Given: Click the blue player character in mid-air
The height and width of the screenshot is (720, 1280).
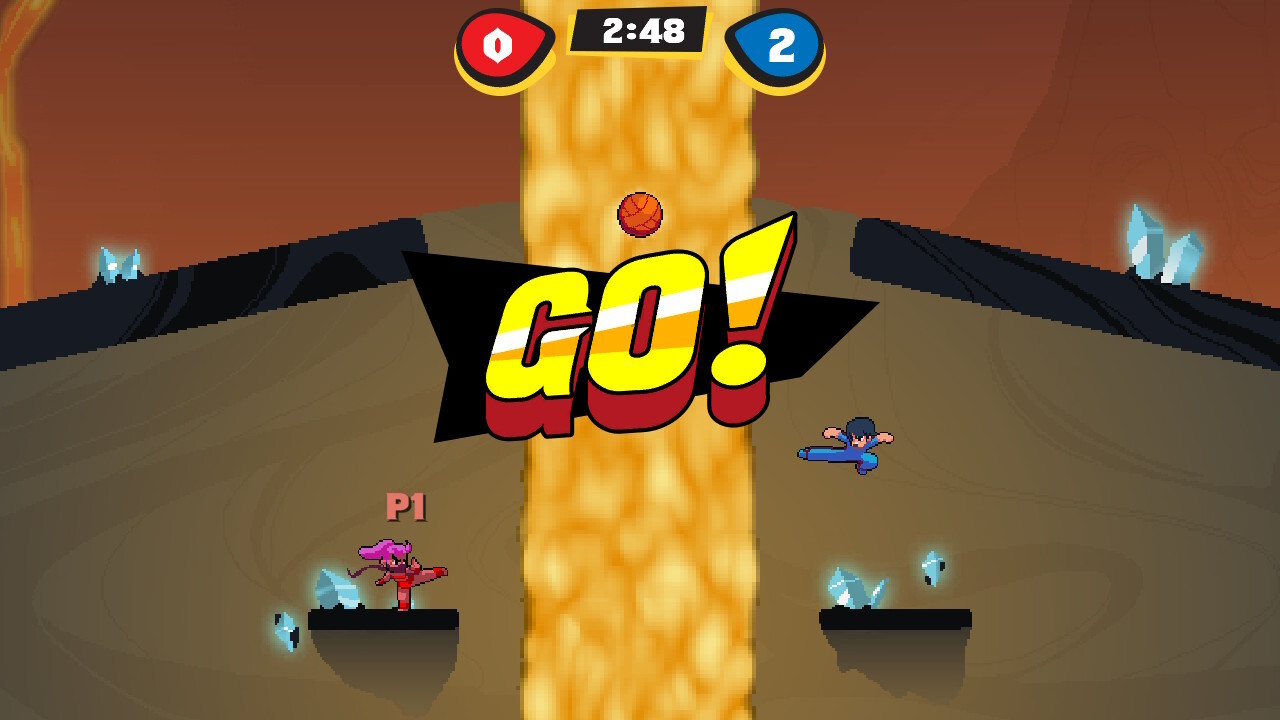Looking at the screenshot, I should [x=848, y=447].
